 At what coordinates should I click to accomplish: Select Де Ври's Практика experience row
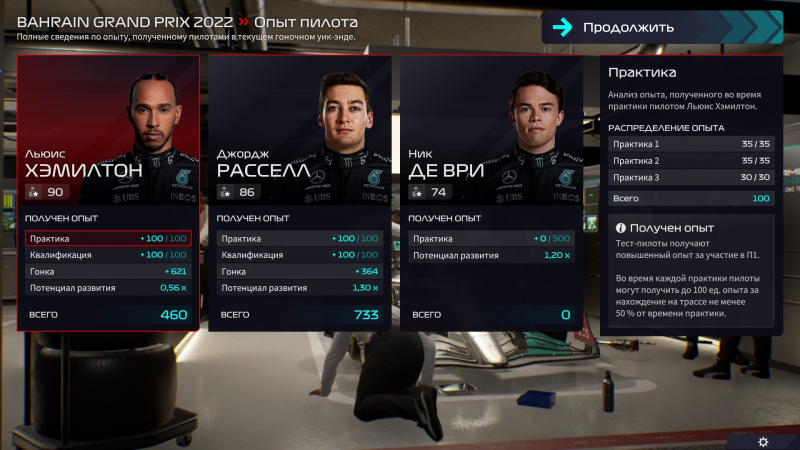[491, 239]
